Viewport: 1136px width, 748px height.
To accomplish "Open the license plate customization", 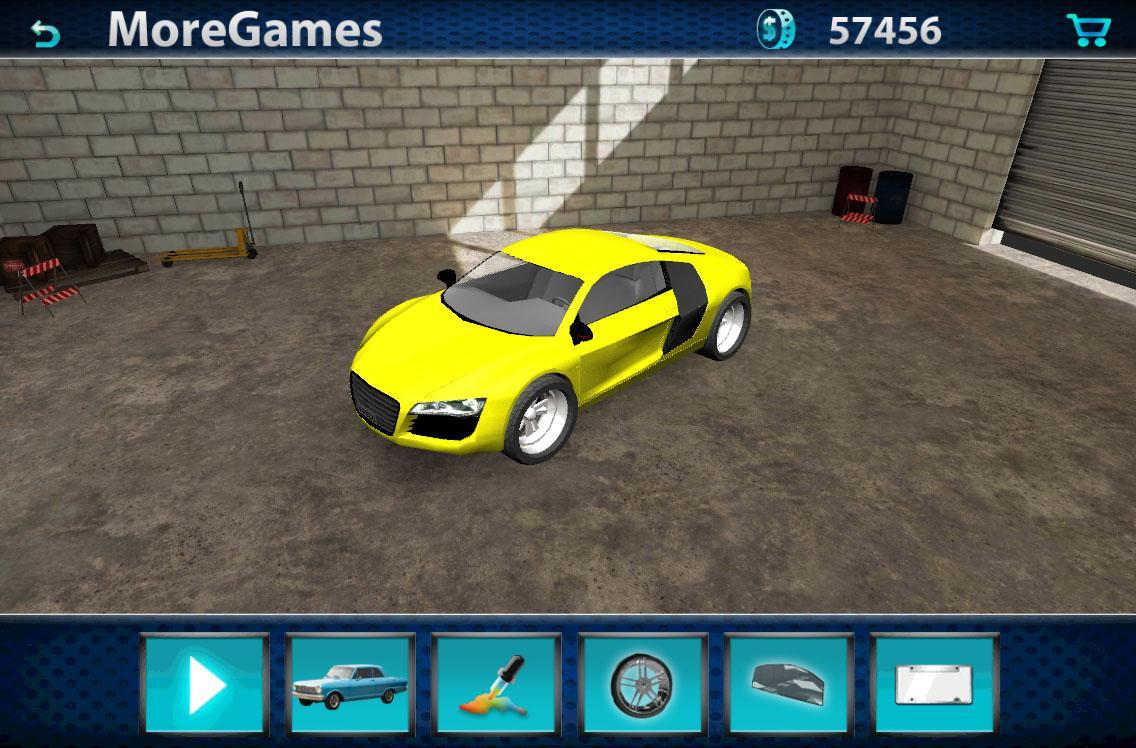I will click(935, 686).
